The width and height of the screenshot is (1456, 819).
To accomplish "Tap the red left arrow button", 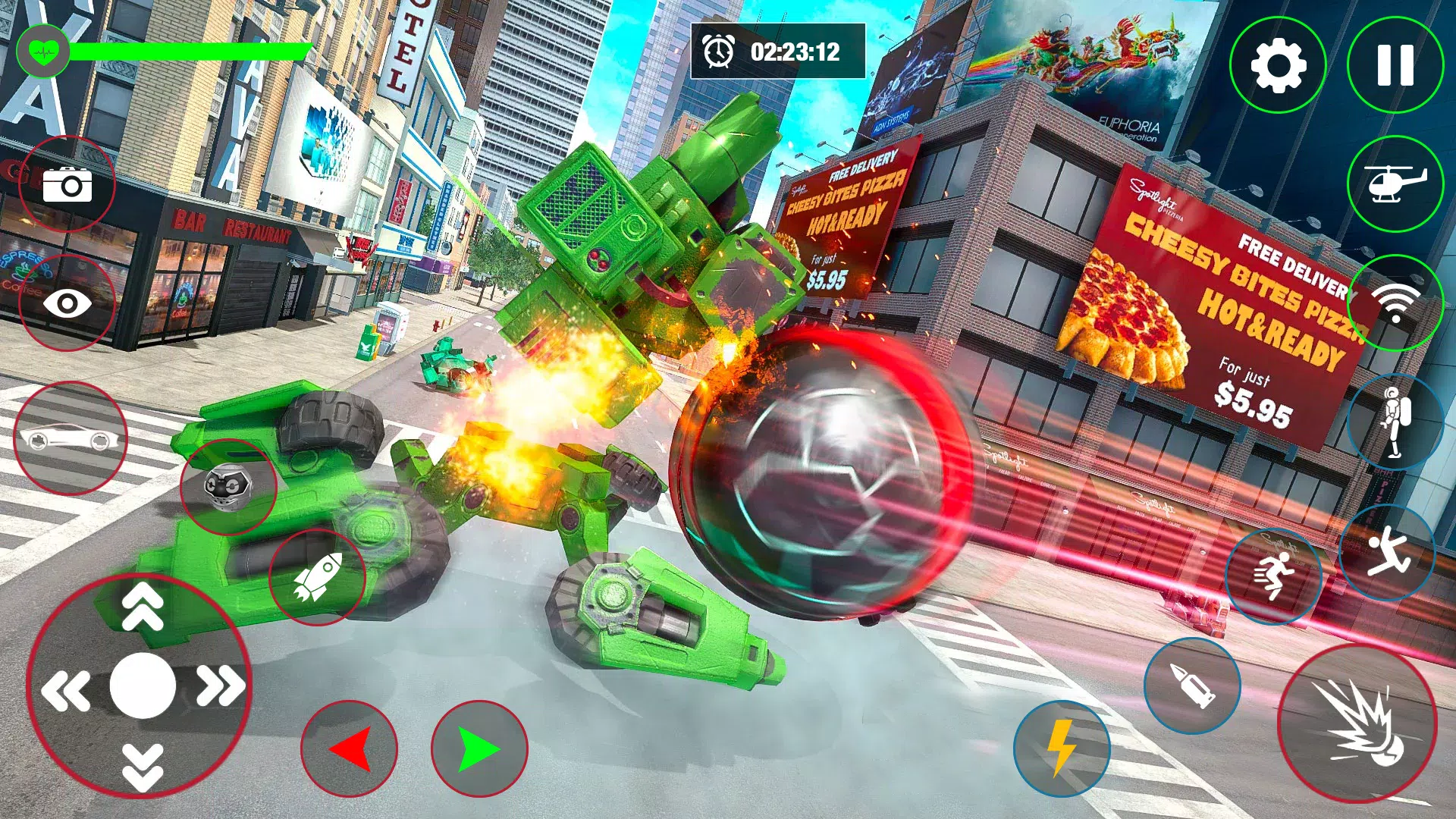I will pos(350,749).
